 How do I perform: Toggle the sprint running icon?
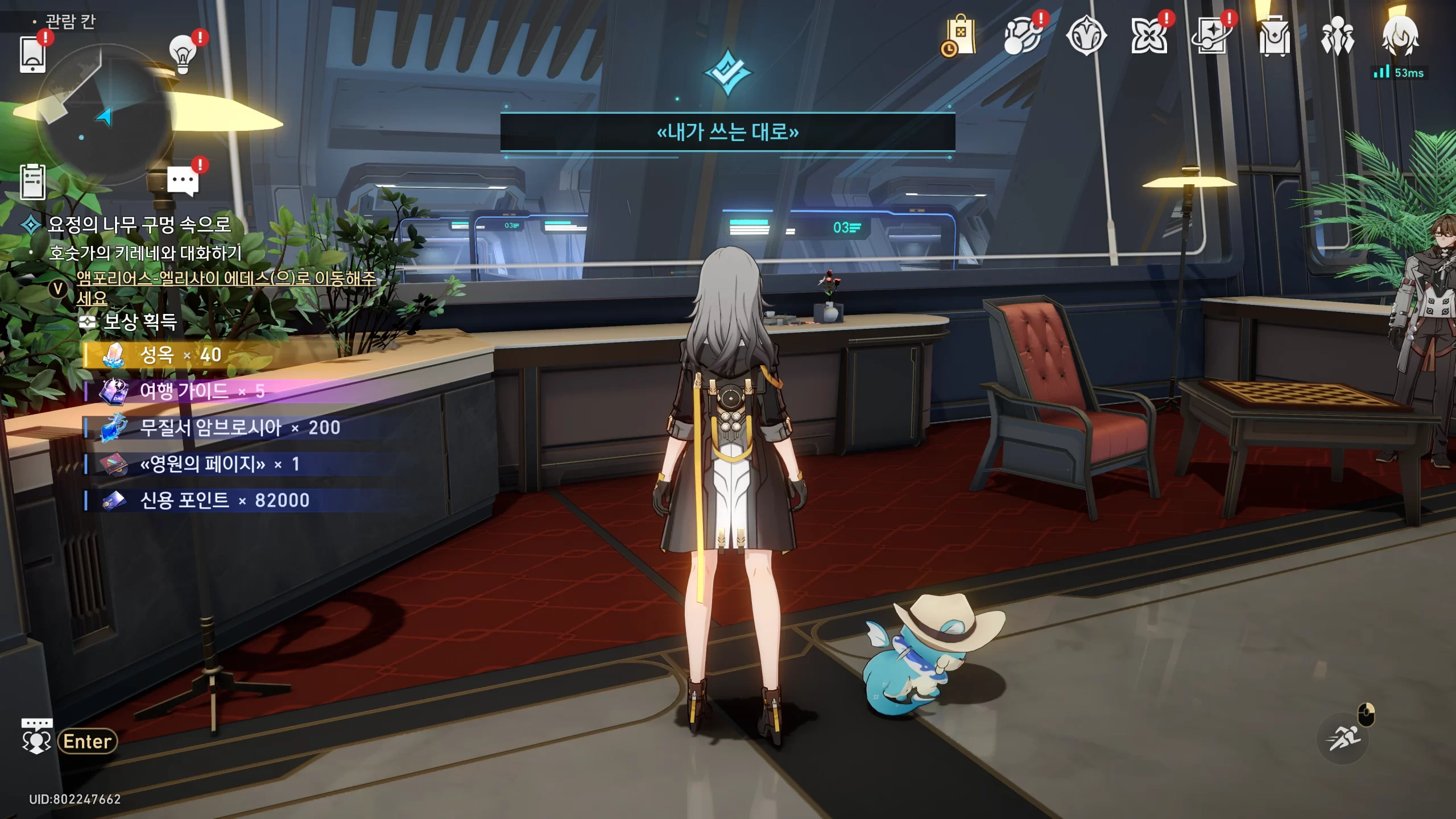click(1343, 738)
